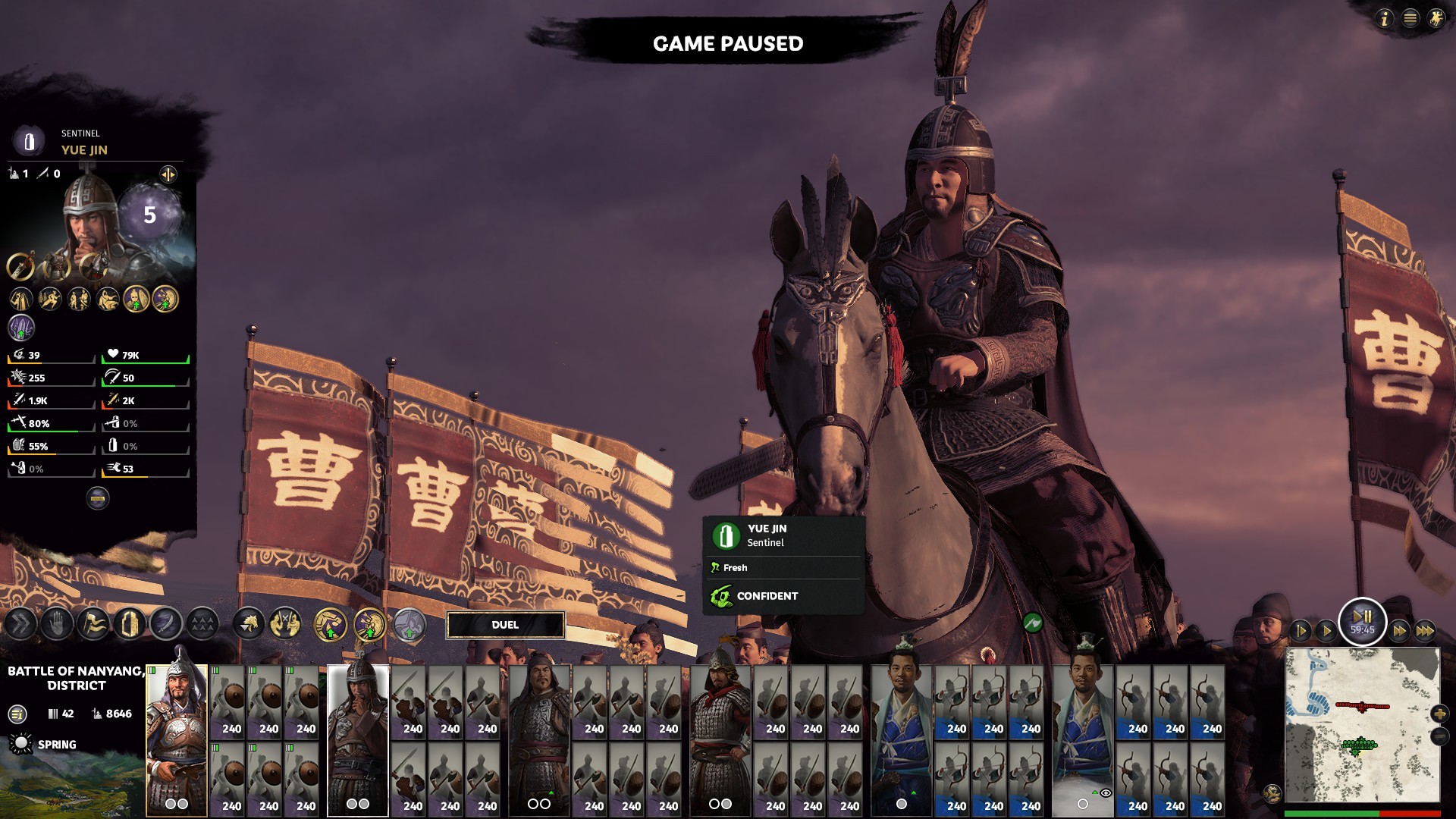1456x819 pixels.
Task: Open the battle info icon
Action: click(1384, 18)
